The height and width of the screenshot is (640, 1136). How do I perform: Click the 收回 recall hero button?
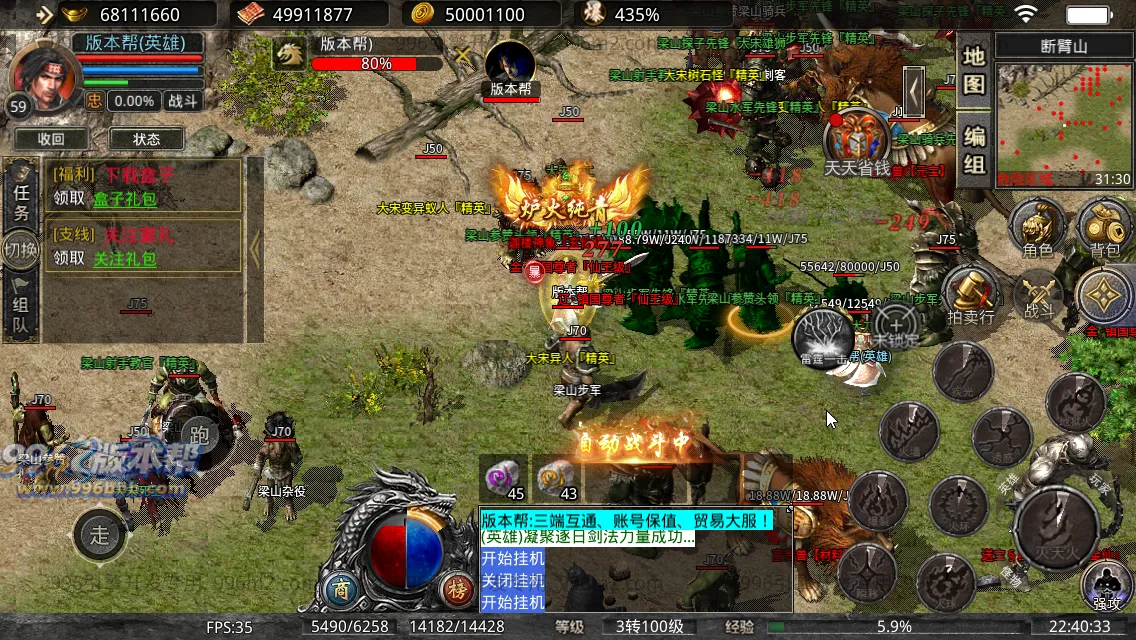(x=51, y=139)
